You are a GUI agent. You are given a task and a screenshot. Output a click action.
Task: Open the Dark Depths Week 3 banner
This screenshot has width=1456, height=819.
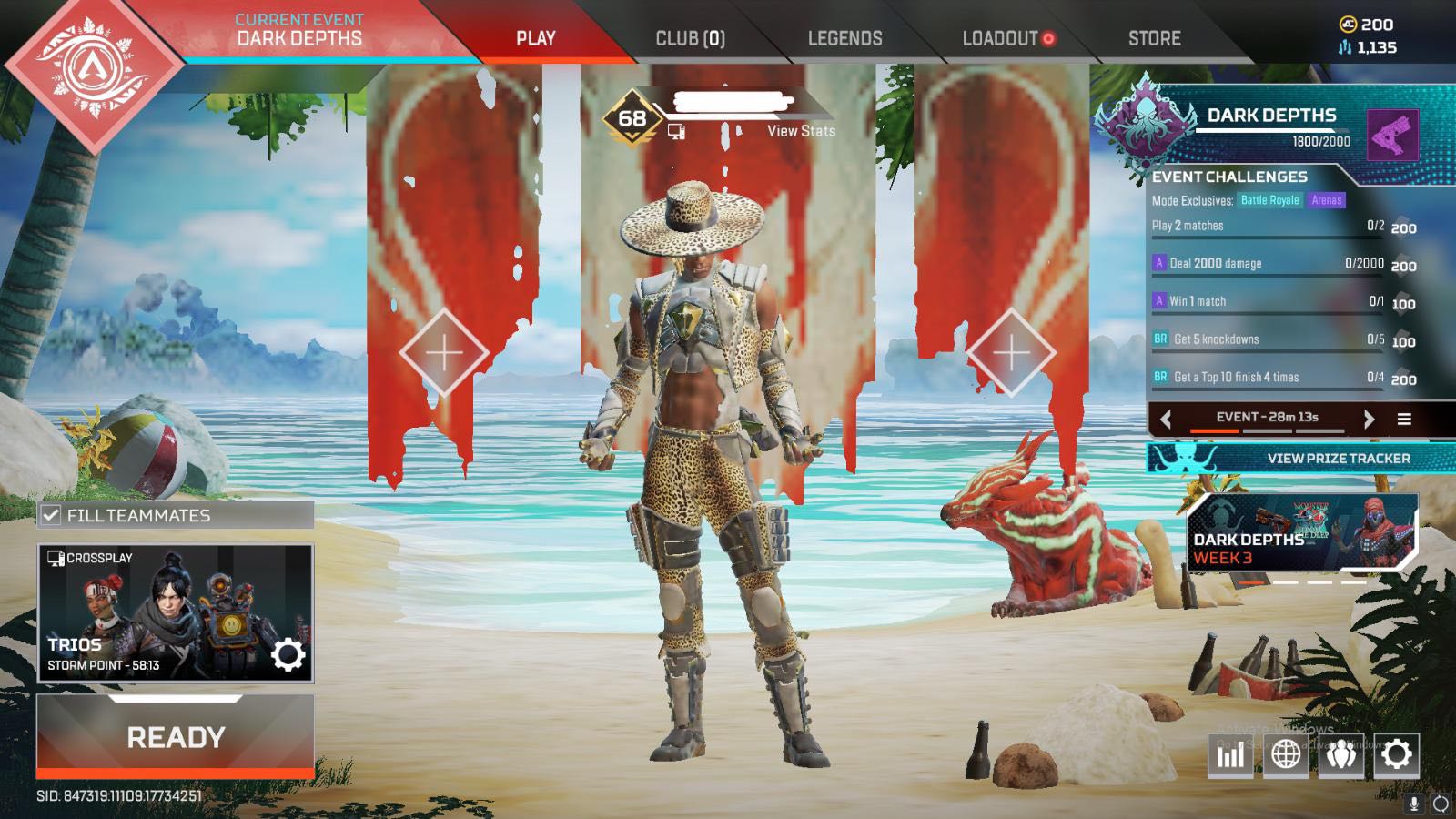(x=1301, y=532)
